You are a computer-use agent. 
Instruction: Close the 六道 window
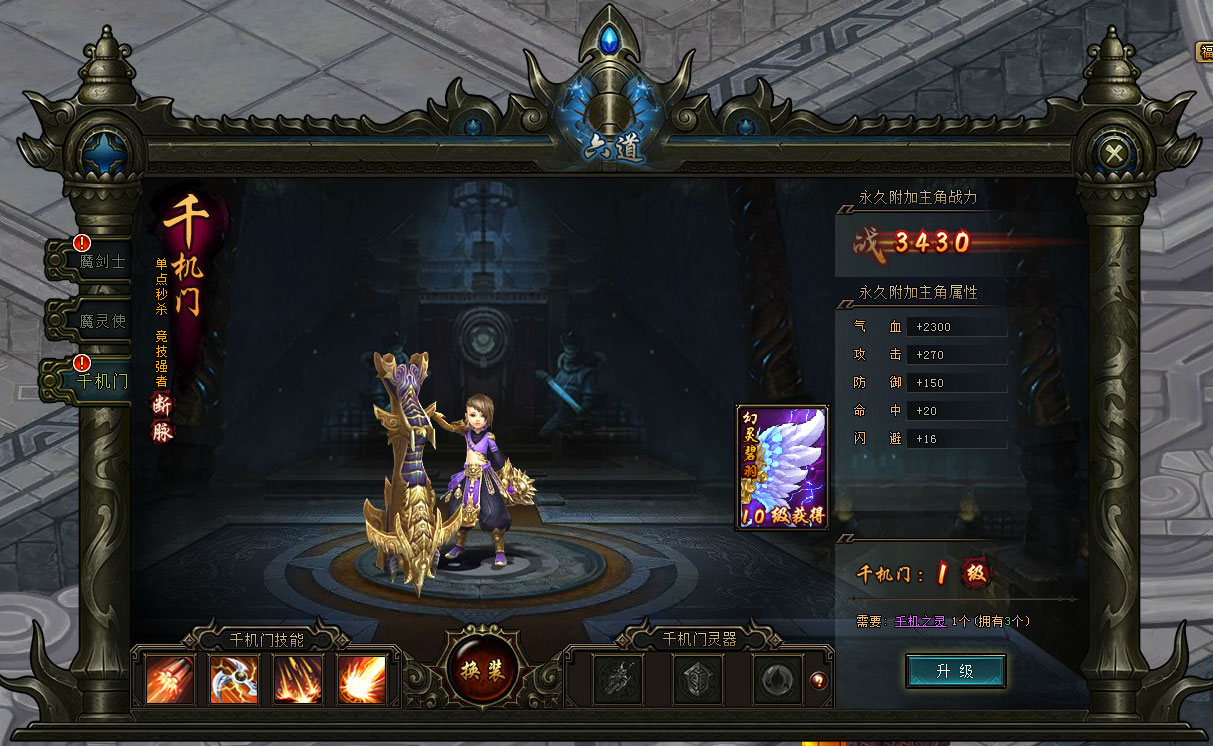[1113, 153]
